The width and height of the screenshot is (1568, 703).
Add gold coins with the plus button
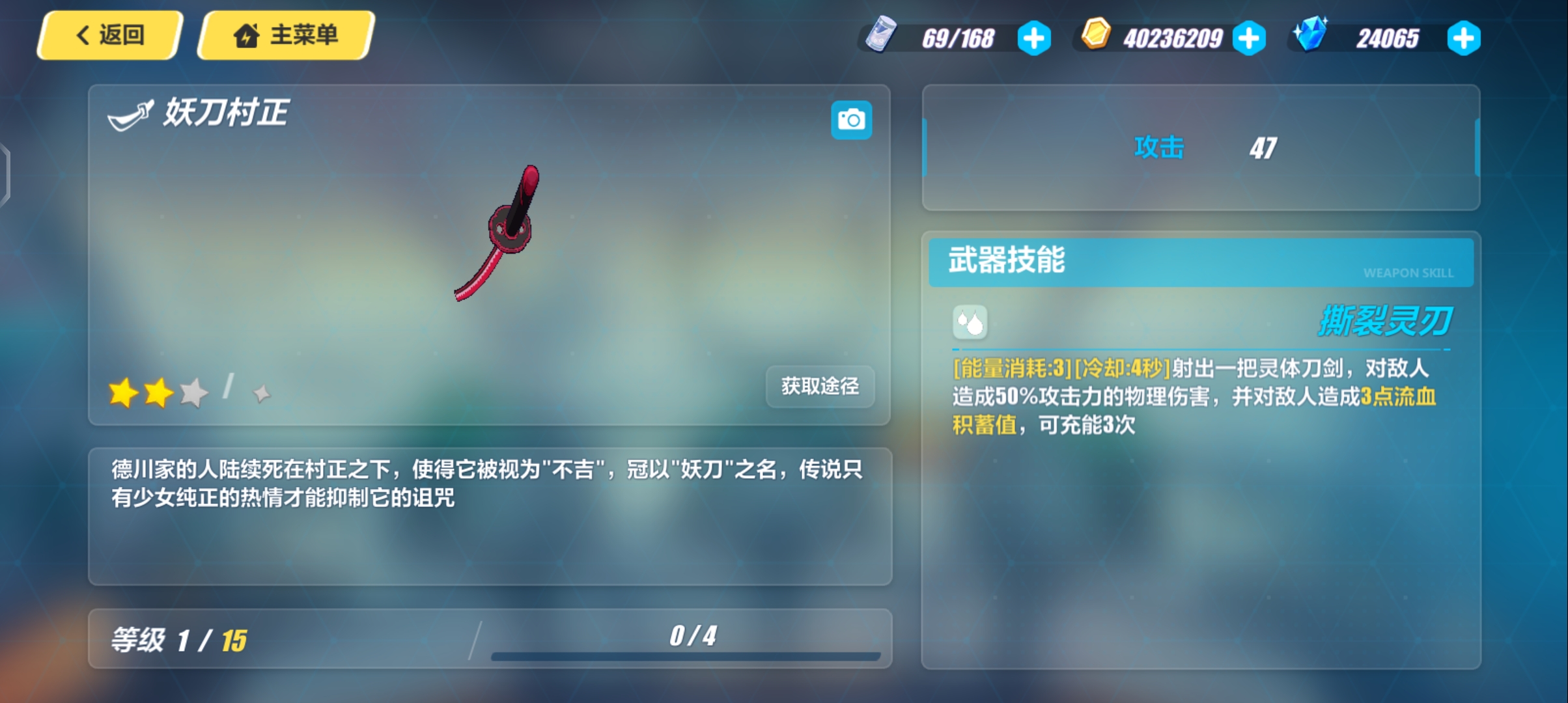tap(1249, 38)
